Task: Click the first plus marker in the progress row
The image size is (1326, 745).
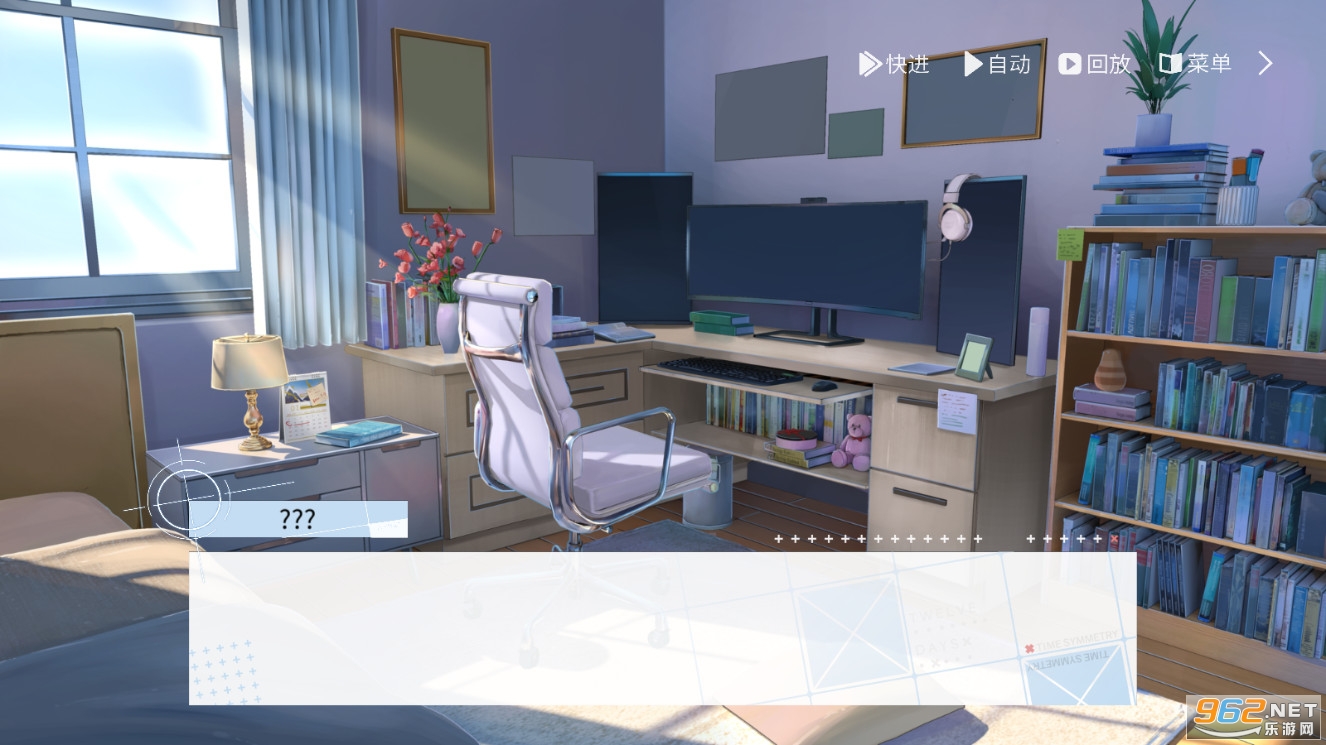Action: tap(779, 539)
